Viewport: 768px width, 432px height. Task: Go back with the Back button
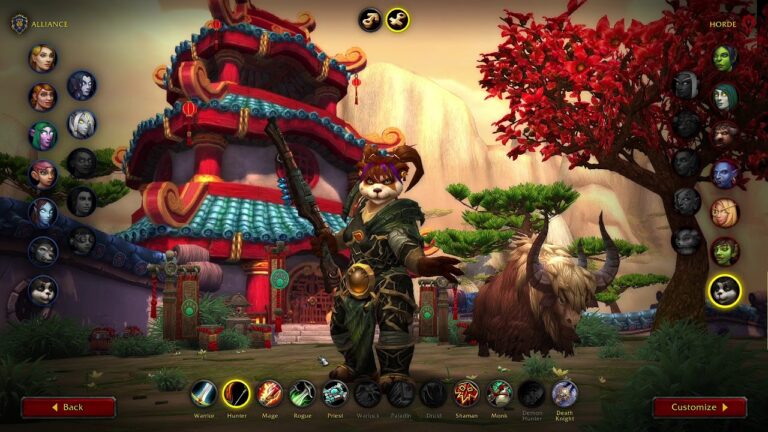click(x=68, y=407)
